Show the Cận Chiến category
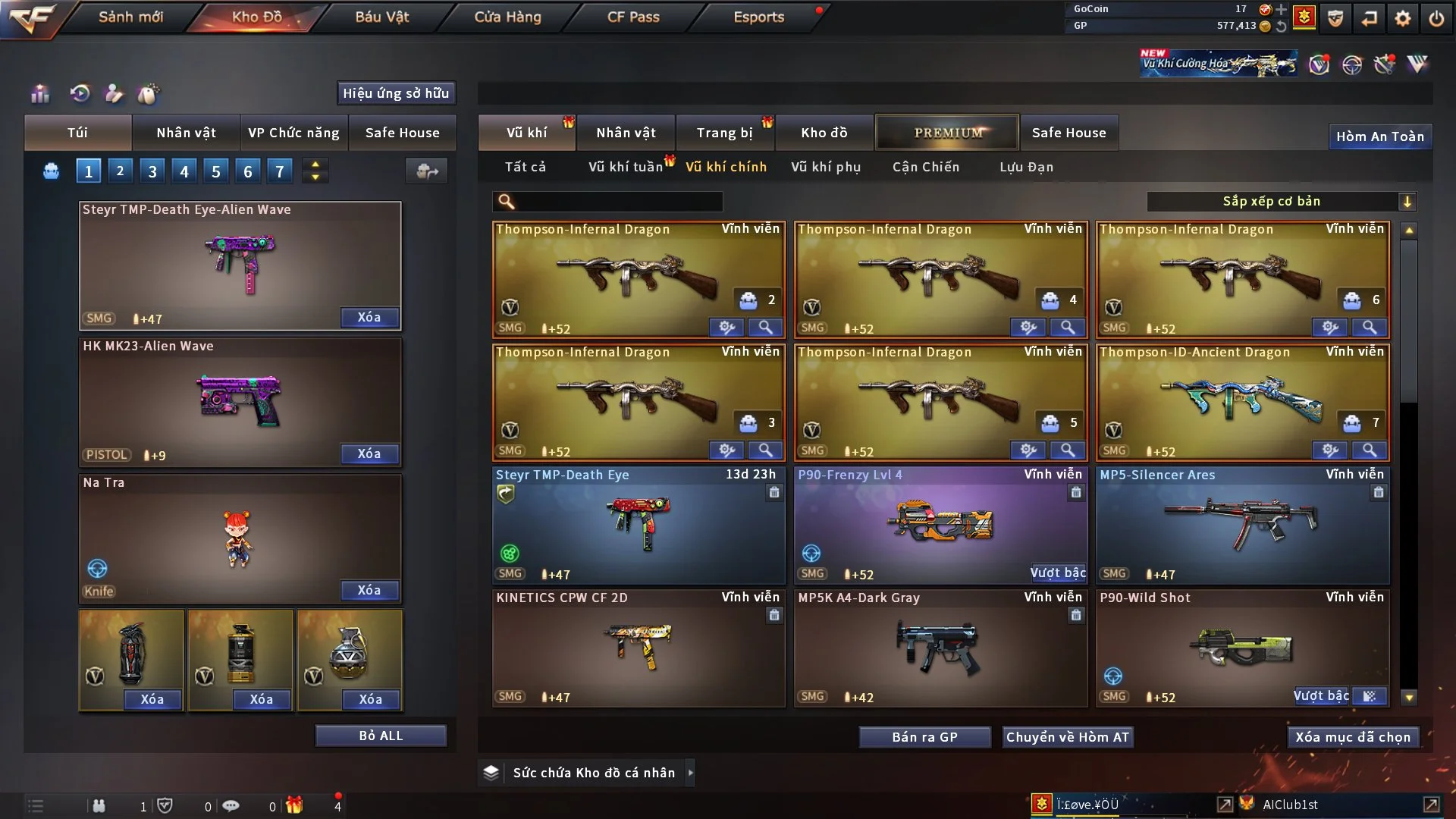1456x819 pixels. click(x=925, y=167)
